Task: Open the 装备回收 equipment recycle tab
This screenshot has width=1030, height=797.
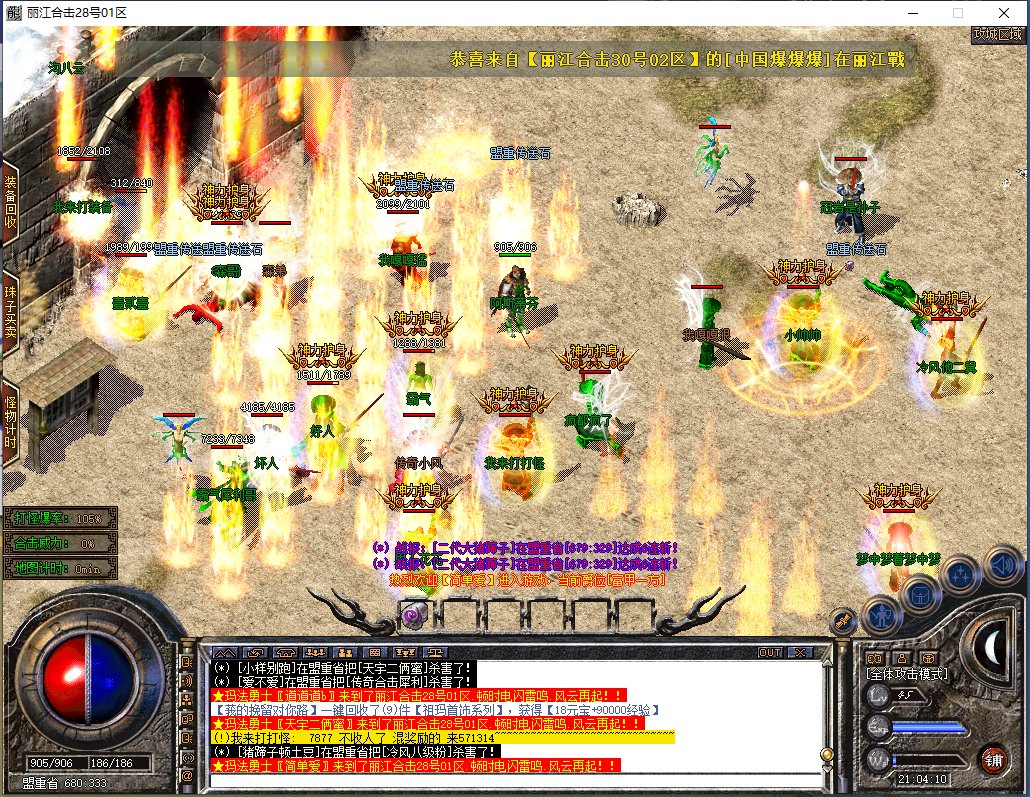Action: 10,202
